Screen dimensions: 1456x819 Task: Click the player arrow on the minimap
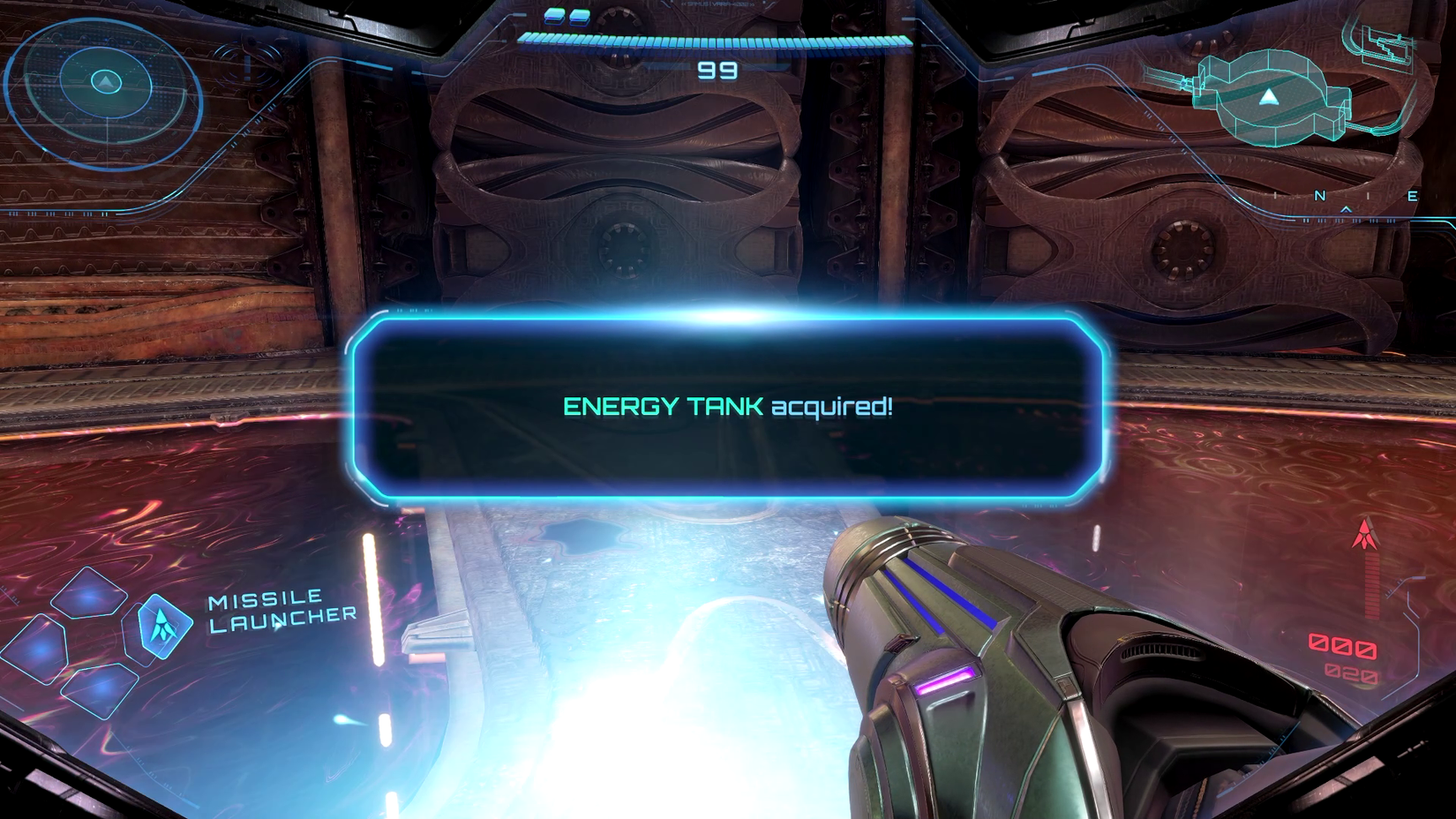click(x=1268, y=94)
